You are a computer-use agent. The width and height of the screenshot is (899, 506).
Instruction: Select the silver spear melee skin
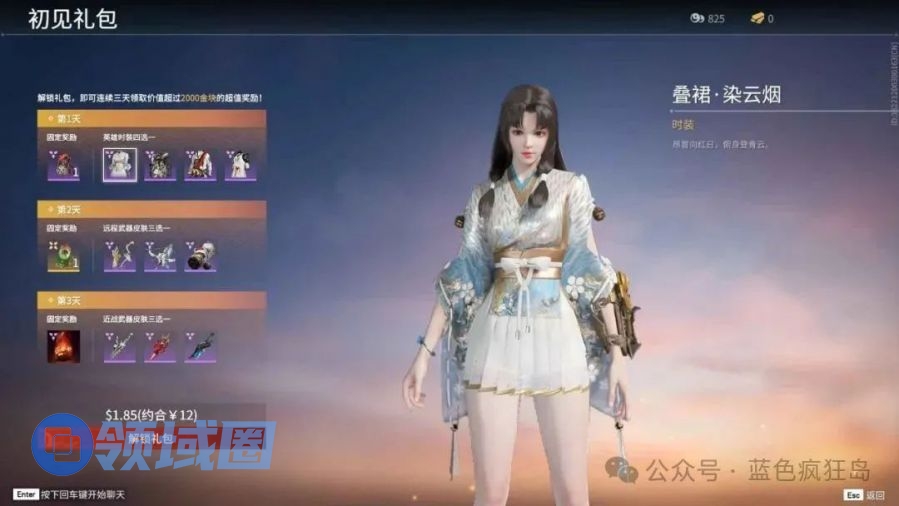point(120,346)
